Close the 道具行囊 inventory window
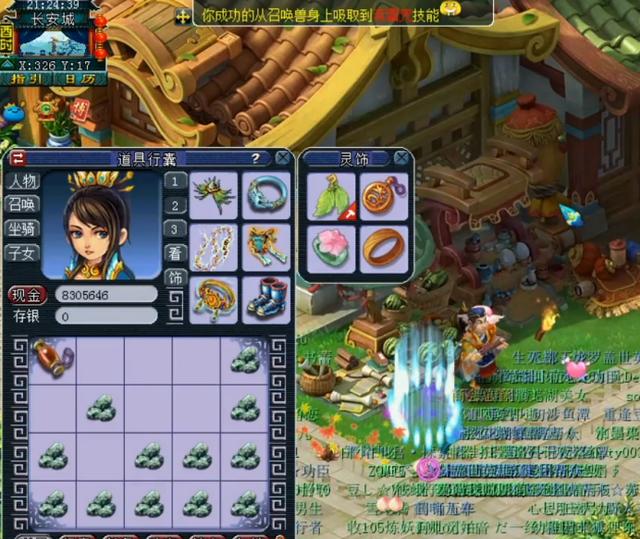Viewport: 640px width, 539px height. [283, 158]
